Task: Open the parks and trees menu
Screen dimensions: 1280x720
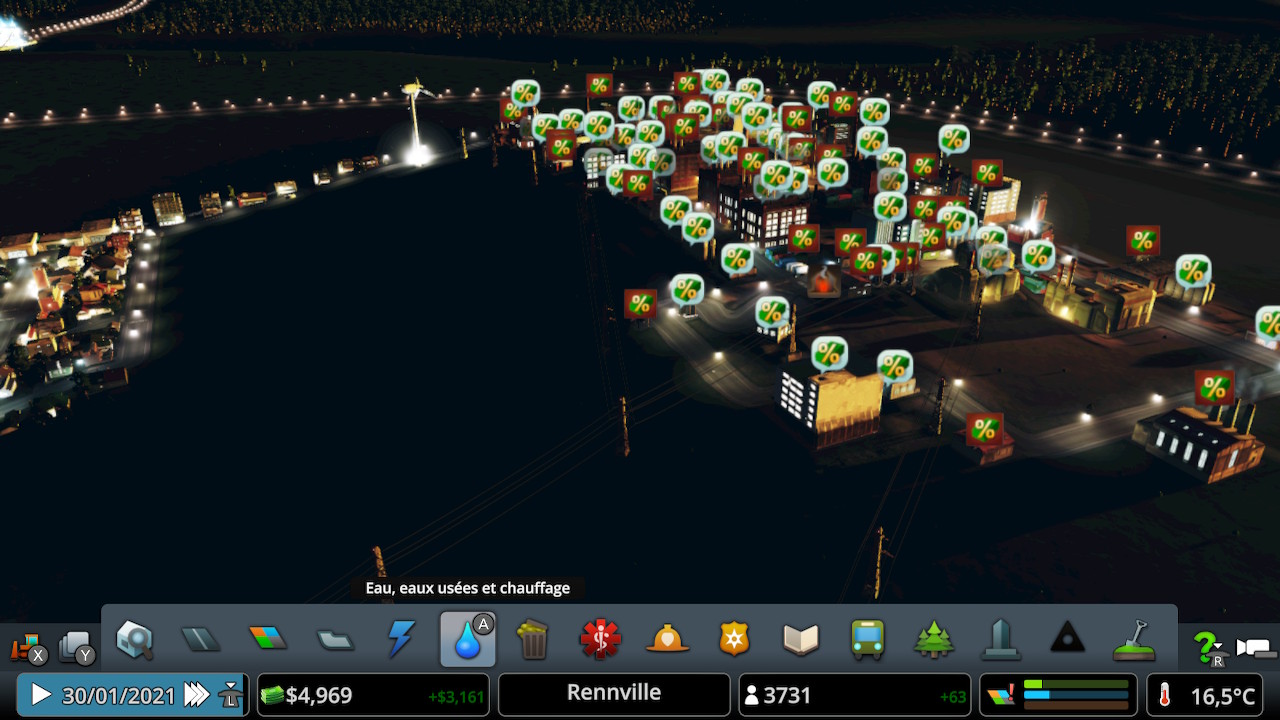Action: point(934,639)
